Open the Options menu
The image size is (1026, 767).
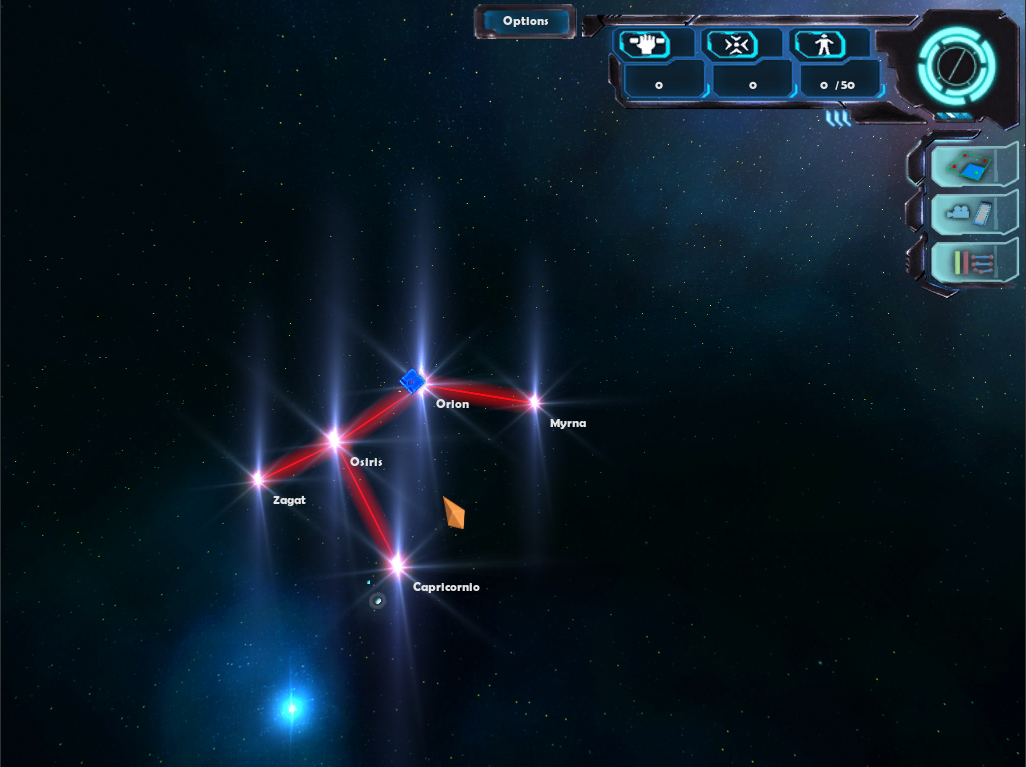click(x=526, y=21)
